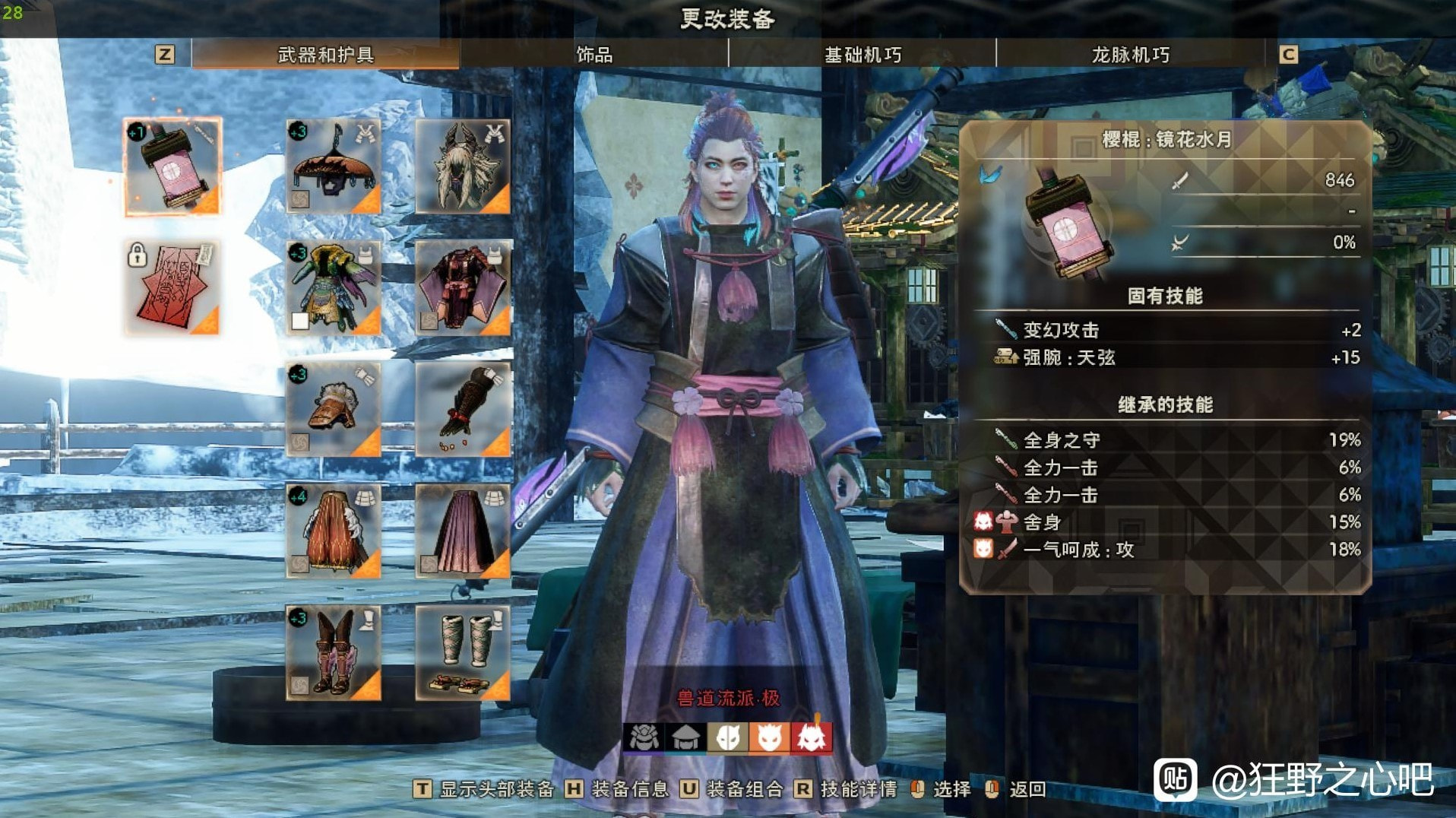Select the brown boots leg armor slot
The width and height of the screenshot is (1456, 818).
tap(333, 653)
